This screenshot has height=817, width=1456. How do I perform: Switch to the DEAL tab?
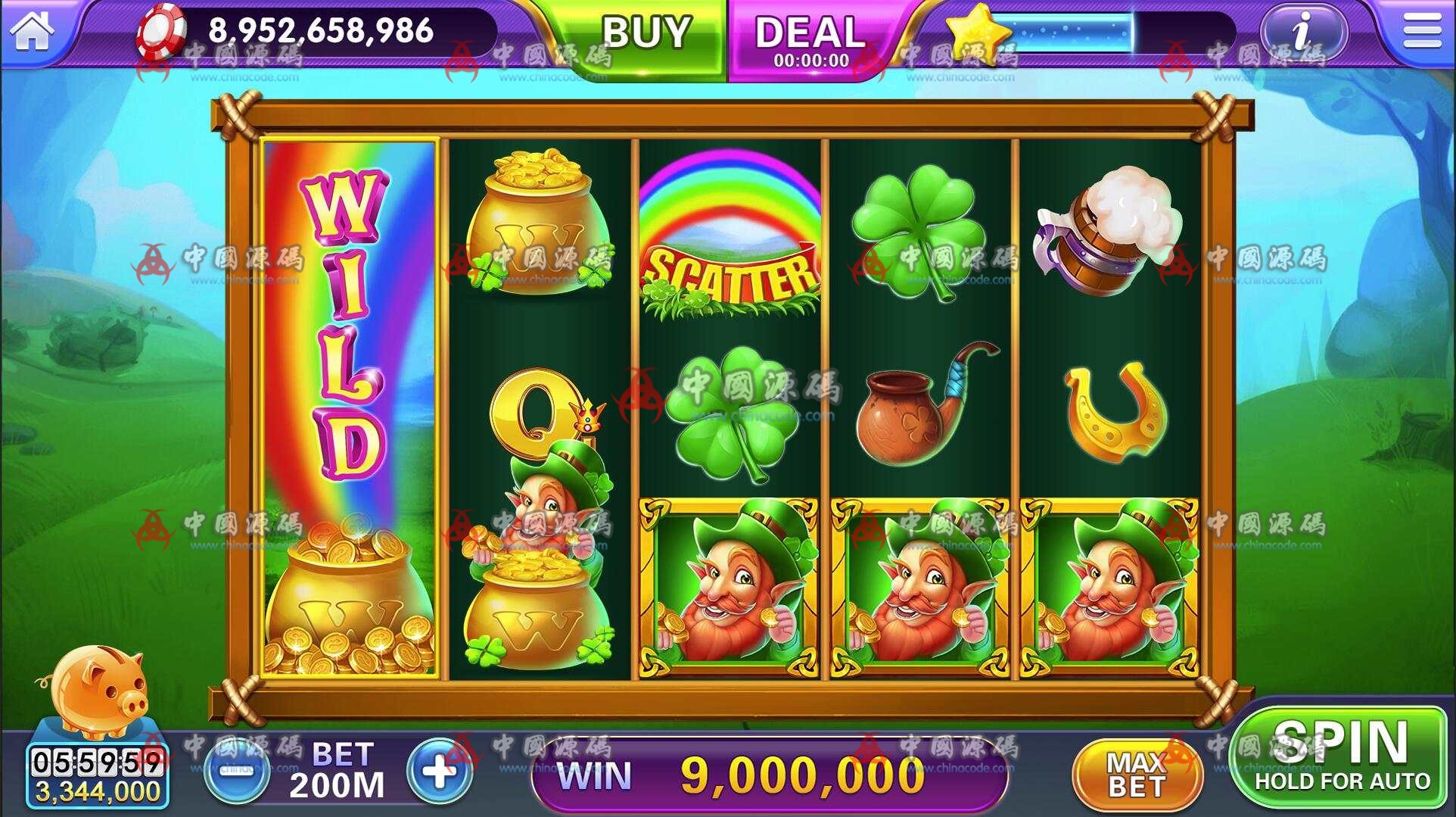[811, 34]
